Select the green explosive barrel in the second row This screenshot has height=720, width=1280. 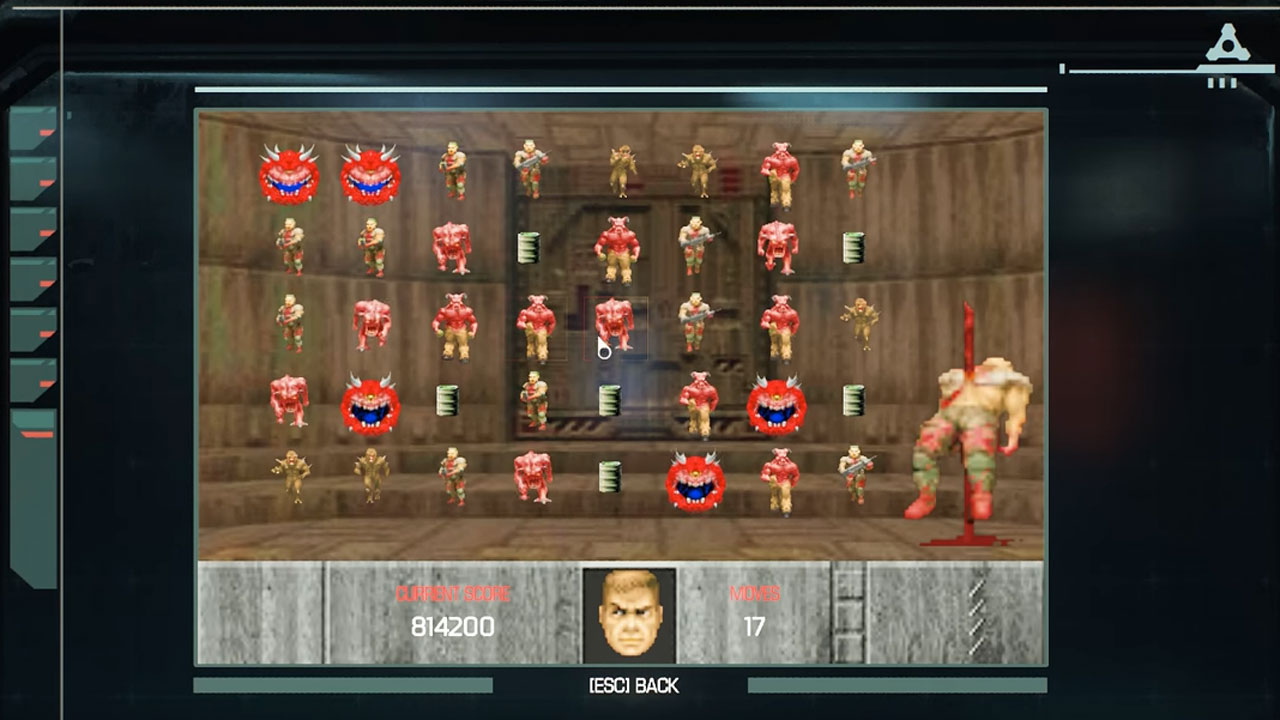coord(528,248)
